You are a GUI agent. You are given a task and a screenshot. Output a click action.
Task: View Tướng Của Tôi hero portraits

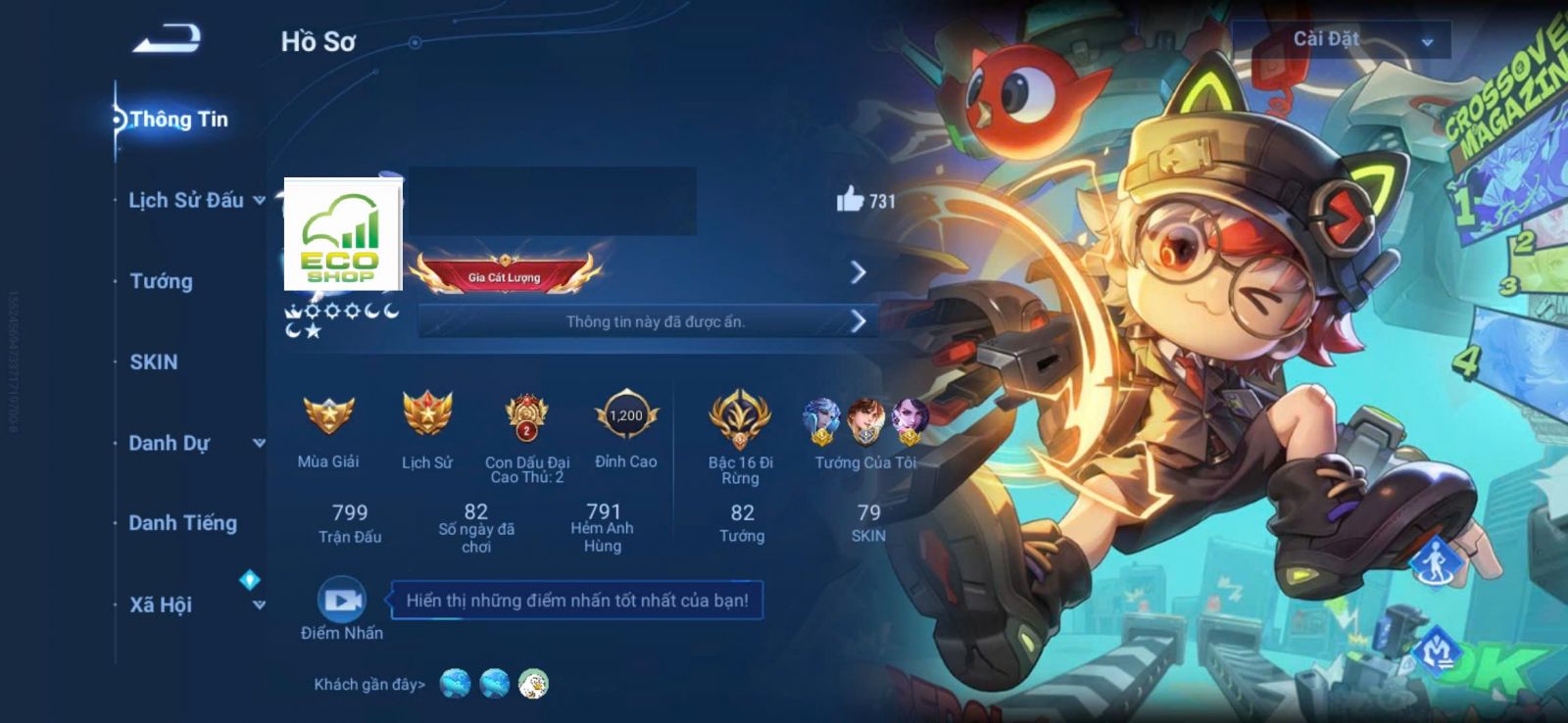point(865,421)
